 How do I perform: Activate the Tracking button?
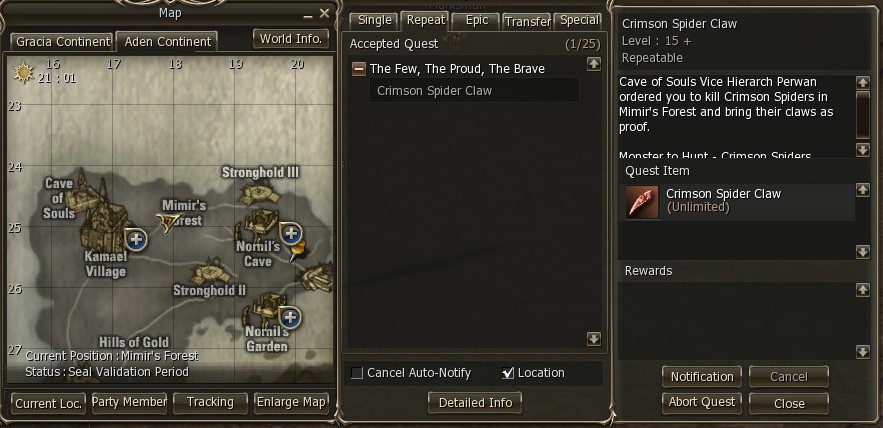210,402
